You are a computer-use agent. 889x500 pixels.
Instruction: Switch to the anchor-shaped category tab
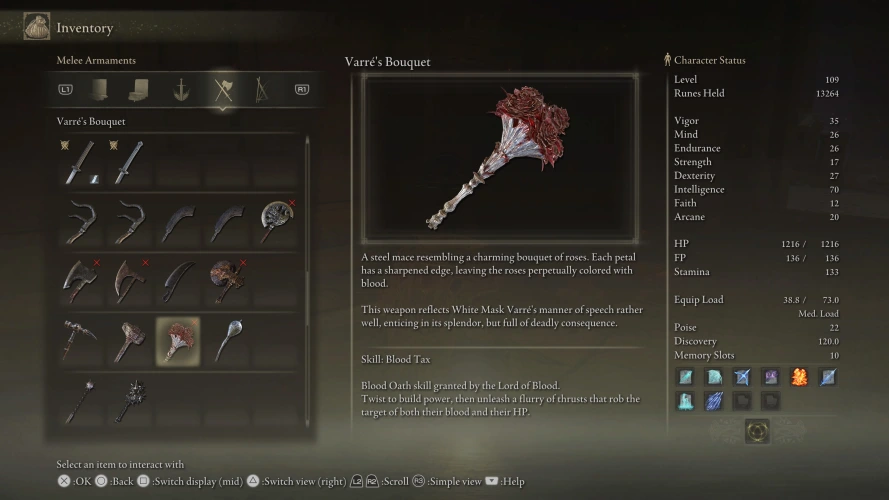[181, 90]
